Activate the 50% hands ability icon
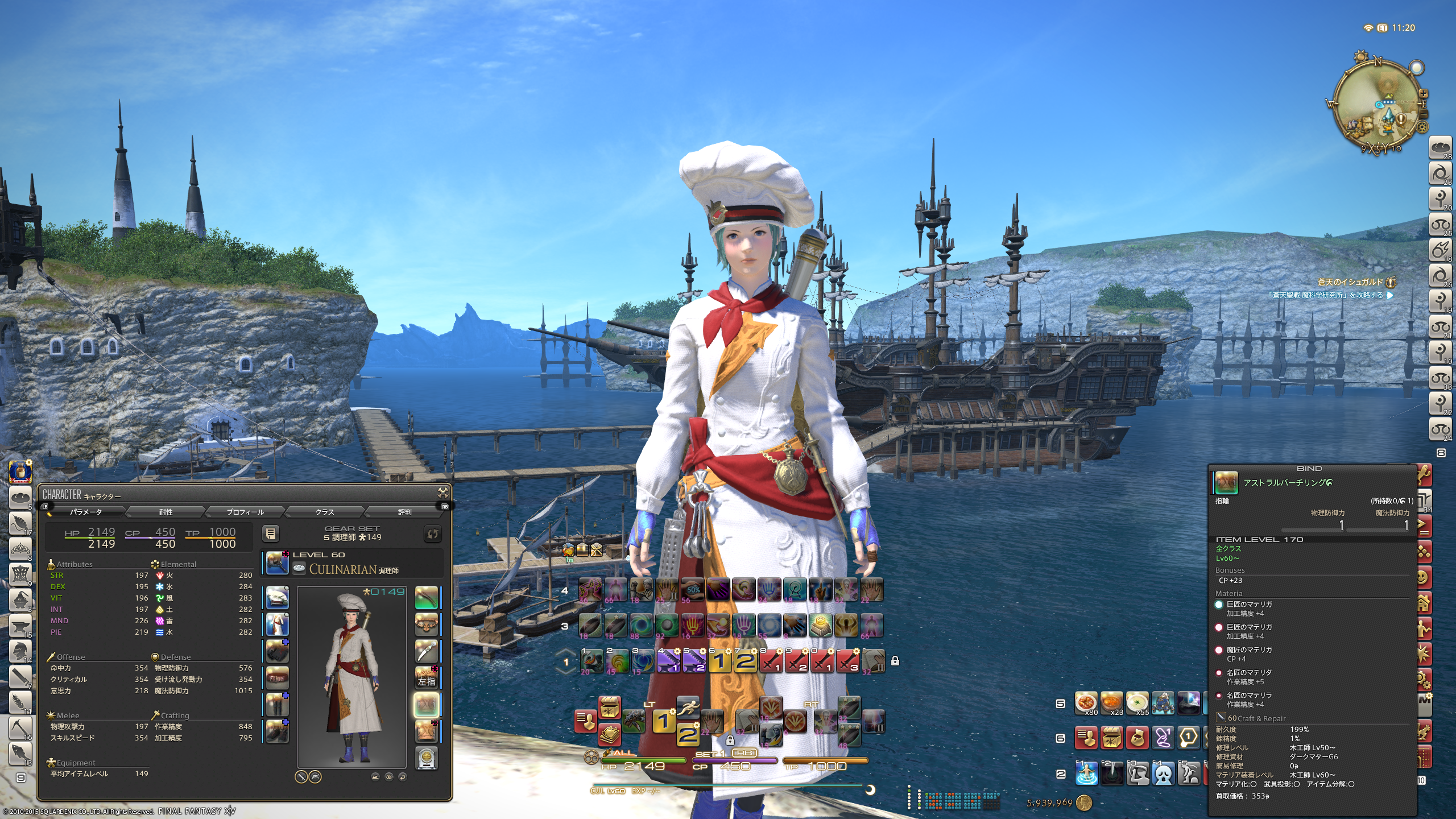The width and height of the screenshot is (1456, 819). pyautogui.click(x=693, y=590)
